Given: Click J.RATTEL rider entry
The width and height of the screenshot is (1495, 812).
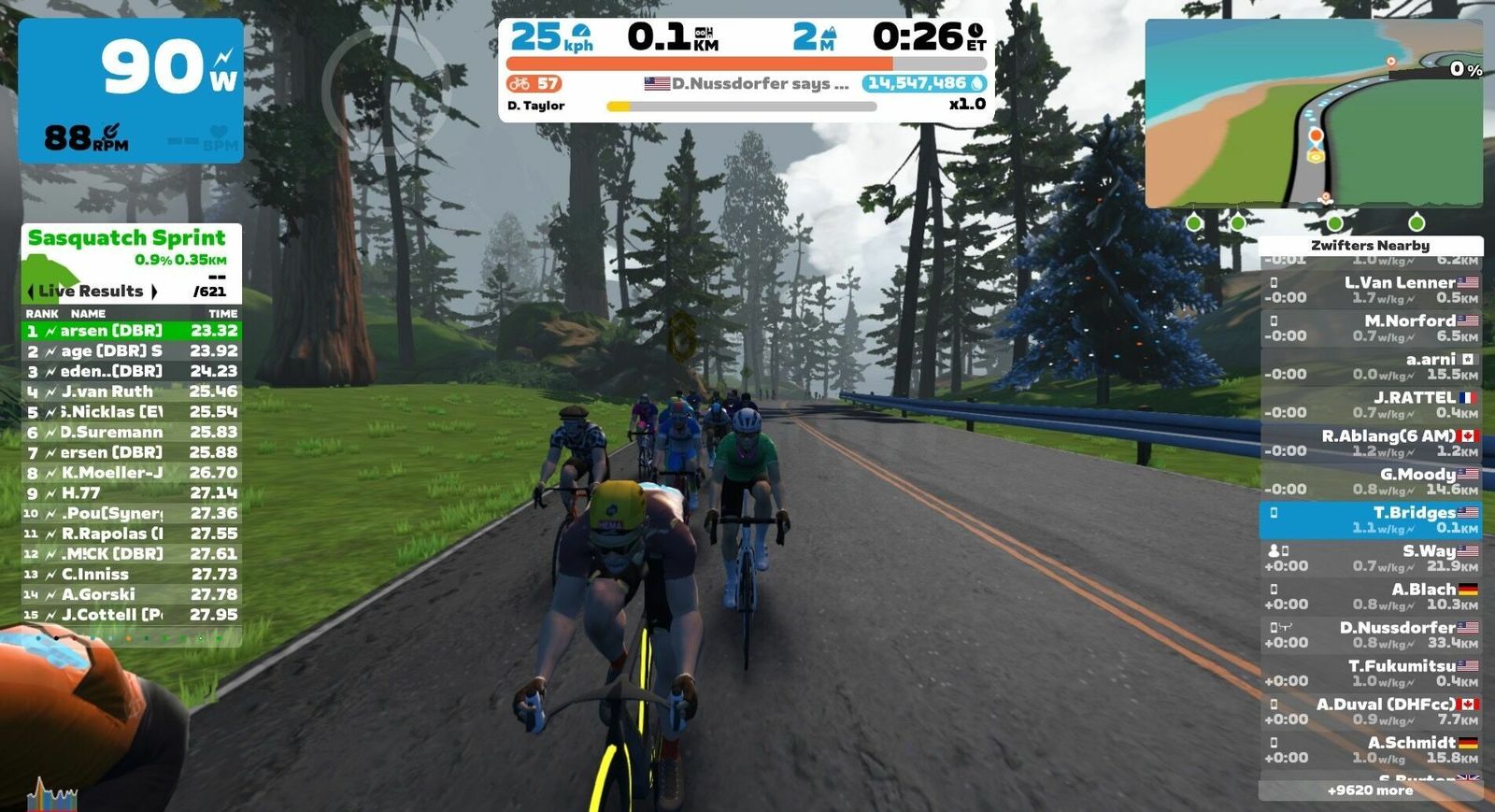Looking at the screenshot, I should 1370,405.
